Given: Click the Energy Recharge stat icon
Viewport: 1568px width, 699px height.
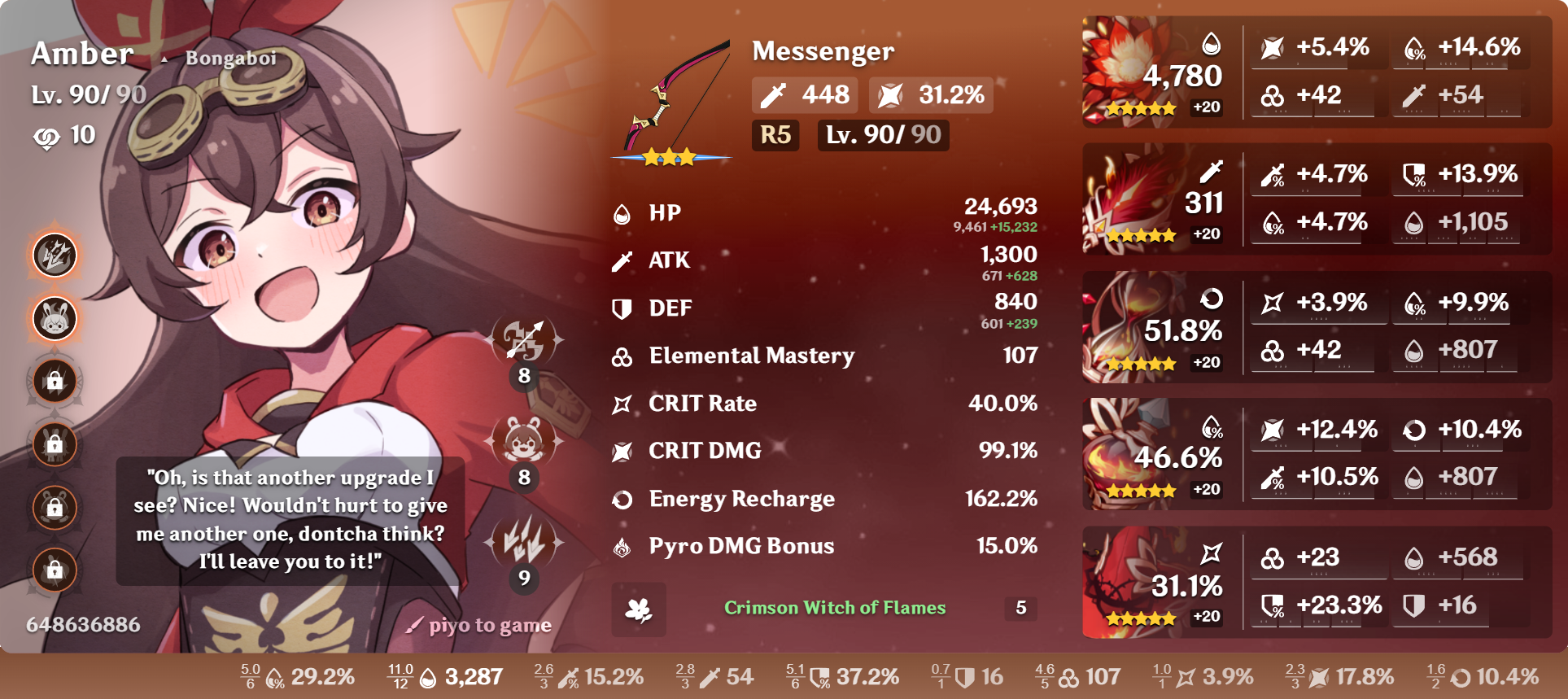Looking at the screenshot, I should (x=622, y=499).
